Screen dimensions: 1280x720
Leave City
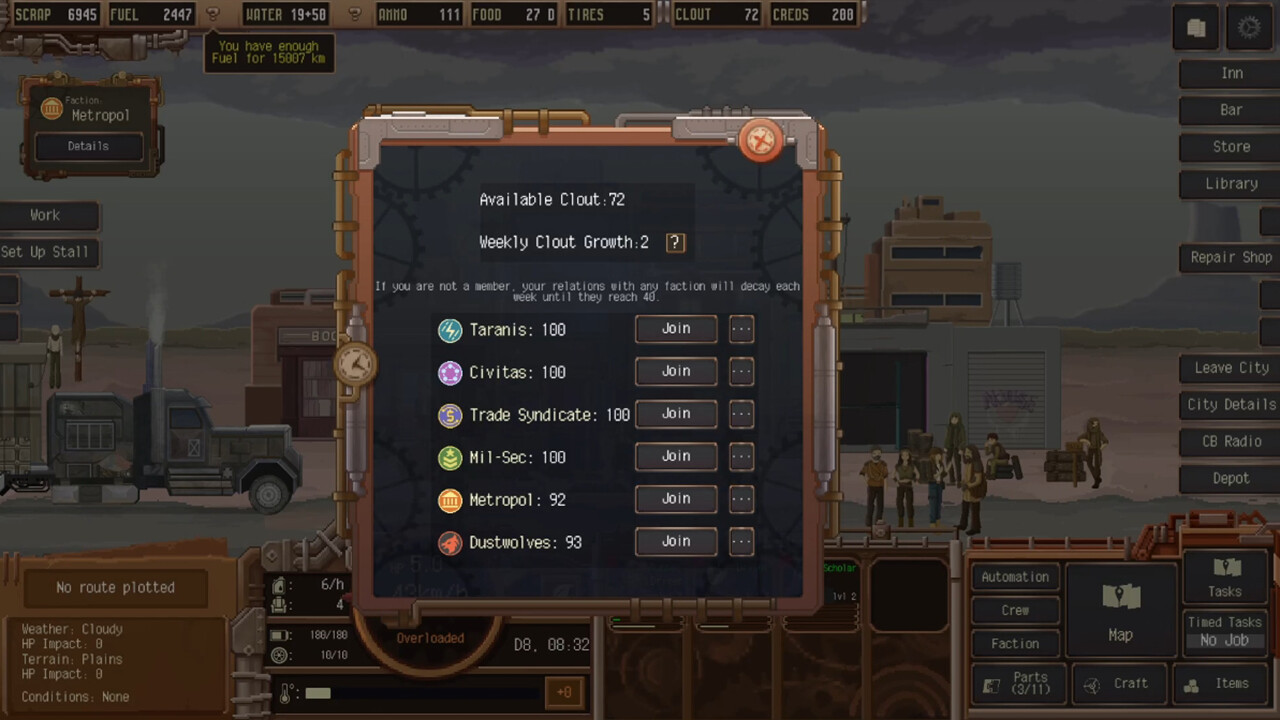1230,368
